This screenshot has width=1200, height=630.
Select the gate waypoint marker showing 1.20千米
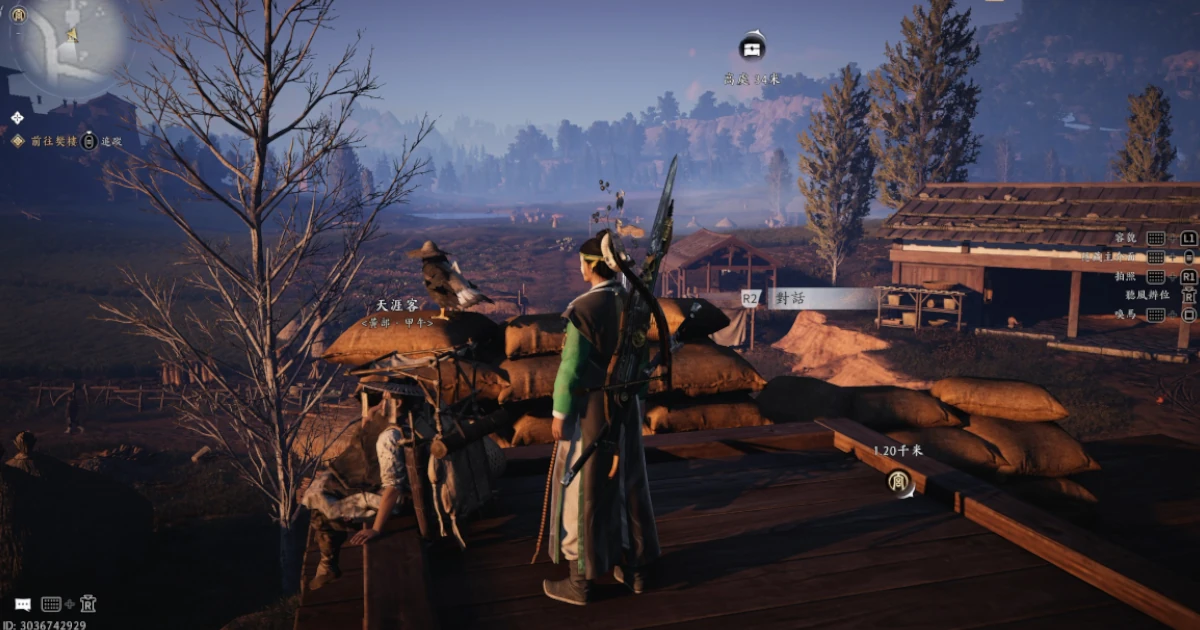click(x=900, y=483)
